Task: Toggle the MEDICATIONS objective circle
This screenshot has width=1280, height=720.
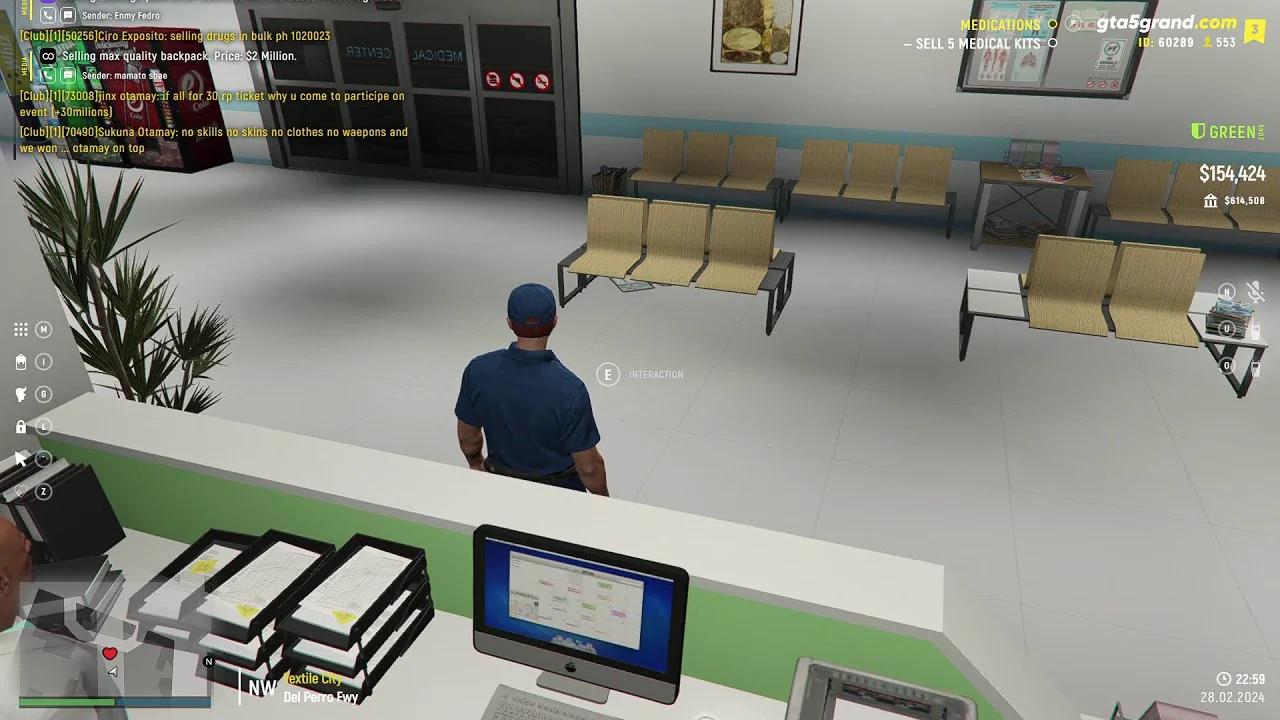Action: click(x=1052, y=22)
